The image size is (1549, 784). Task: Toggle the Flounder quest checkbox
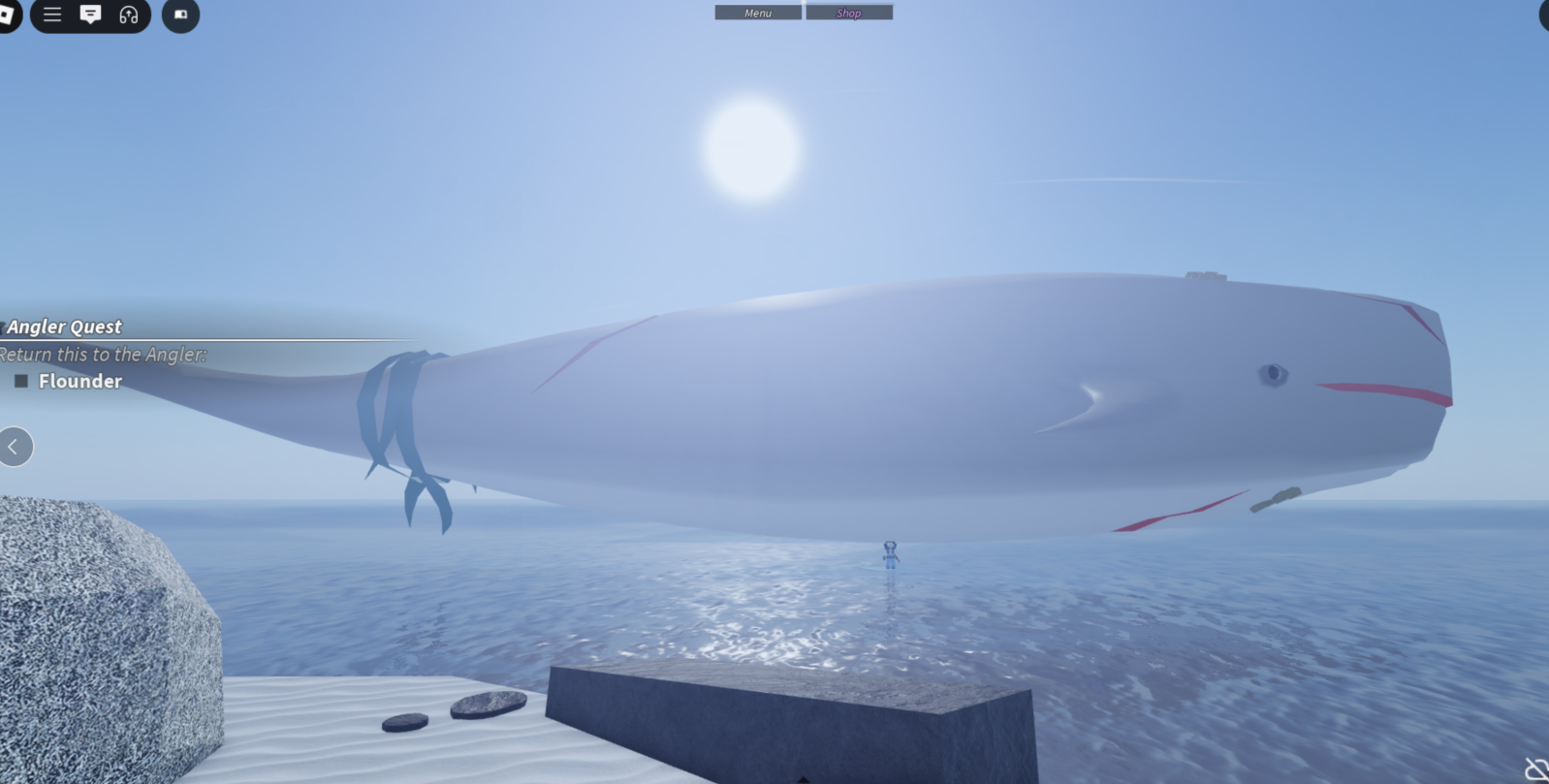[19, 381]
